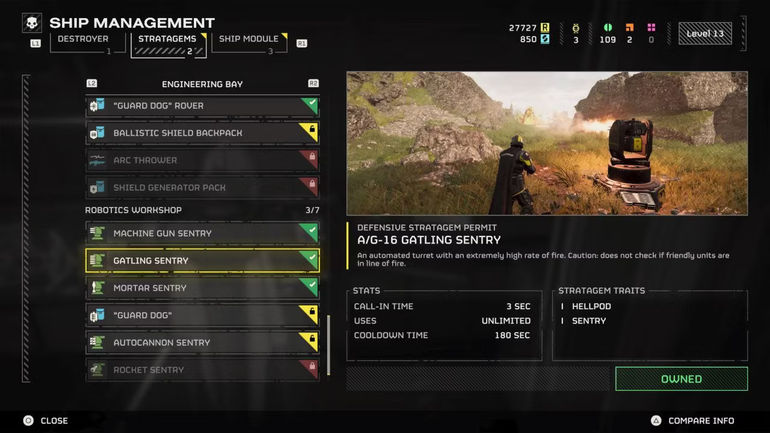The image size is (770, 433).
Task: Choose the Mortar Sentry stratagem
Action: (x=202, y=288)
